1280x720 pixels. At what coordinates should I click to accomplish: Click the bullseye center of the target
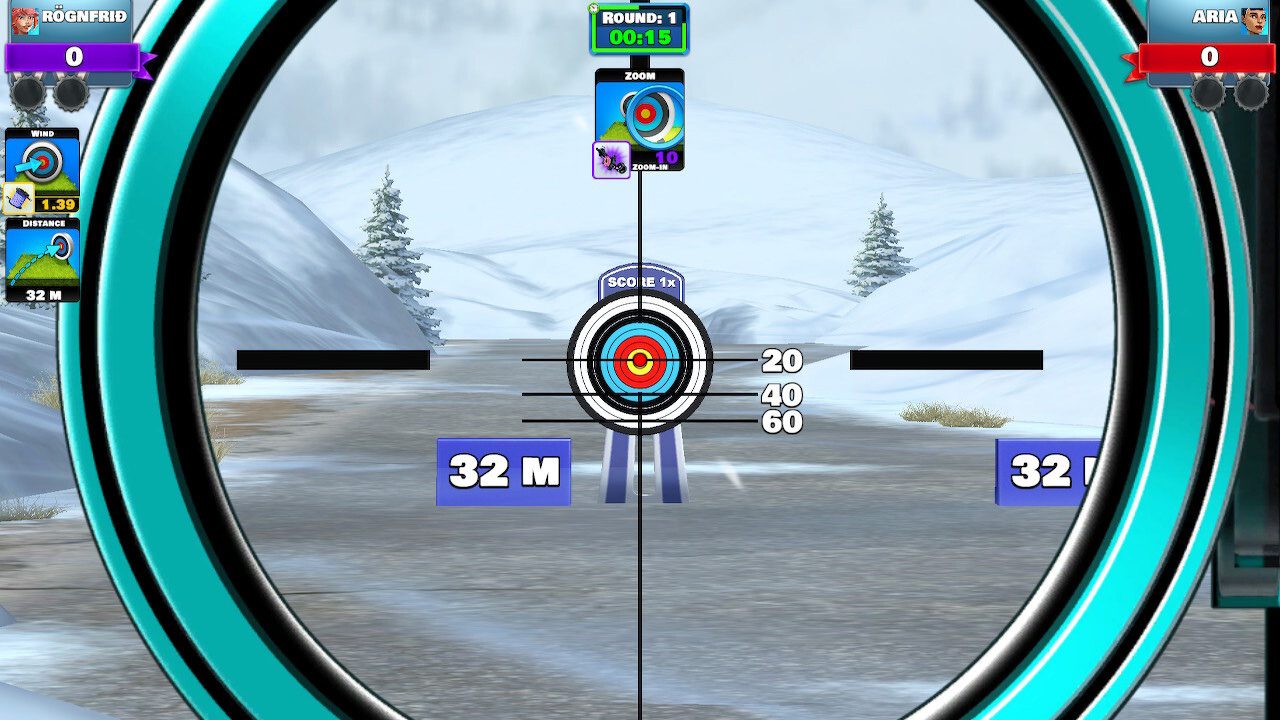tap(639, 362)
